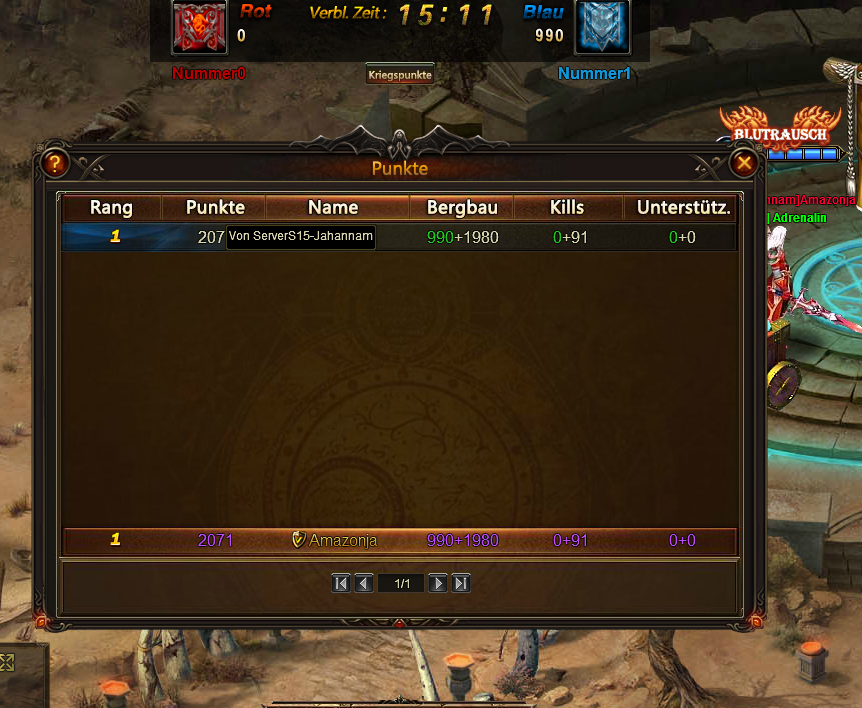Click the Name column header
862x708 pixels.
[x=333, y=208]
